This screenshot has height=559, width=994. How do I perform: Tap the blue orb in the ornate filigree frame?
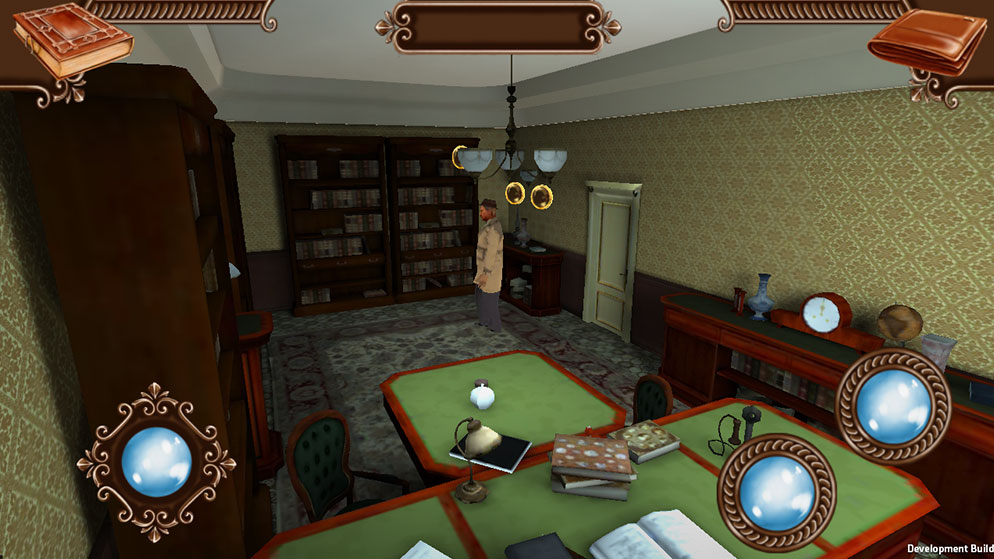[156, 462]
